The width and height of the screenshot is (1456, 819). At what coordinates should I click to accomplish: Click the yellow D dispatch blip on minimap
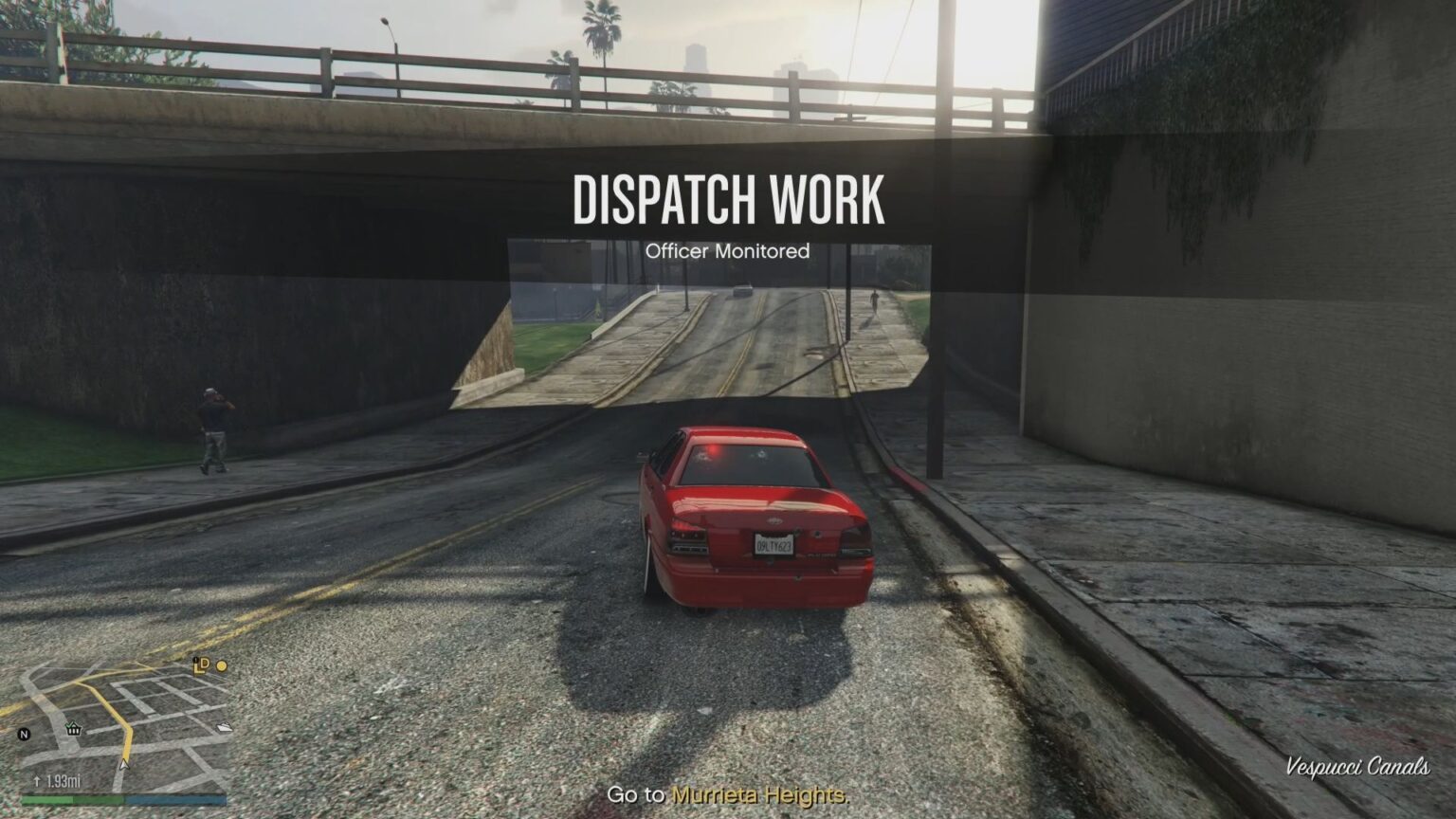(x=206, y=664)
